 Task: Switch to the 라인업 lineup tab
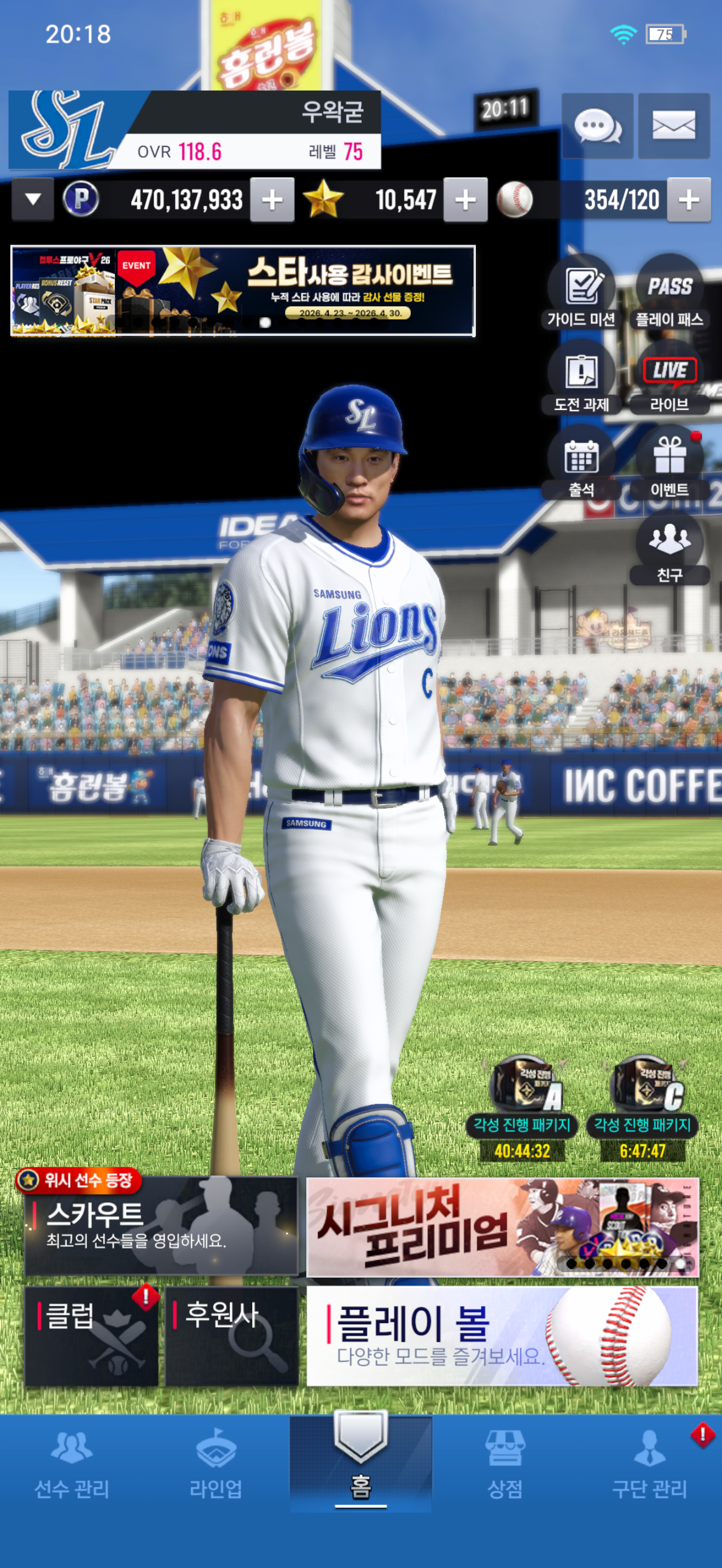point(216,1465)
